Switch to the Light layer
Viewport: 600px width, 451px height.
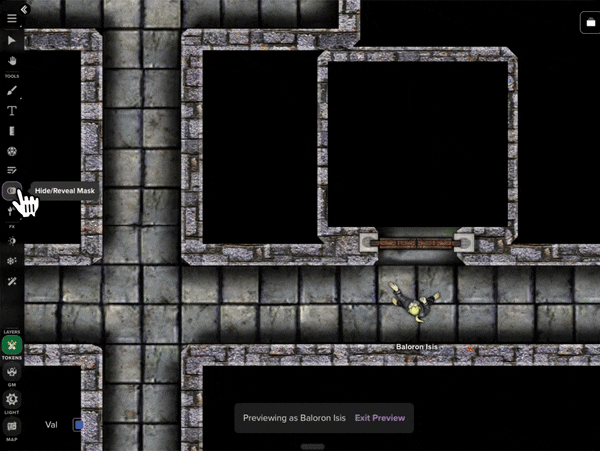pos(12,399)
